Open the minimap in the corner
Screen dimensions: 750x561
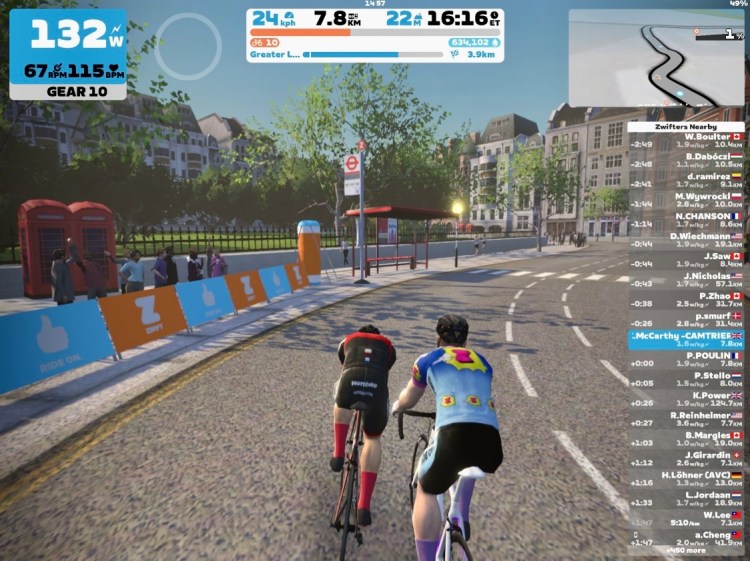coord(656,58)
